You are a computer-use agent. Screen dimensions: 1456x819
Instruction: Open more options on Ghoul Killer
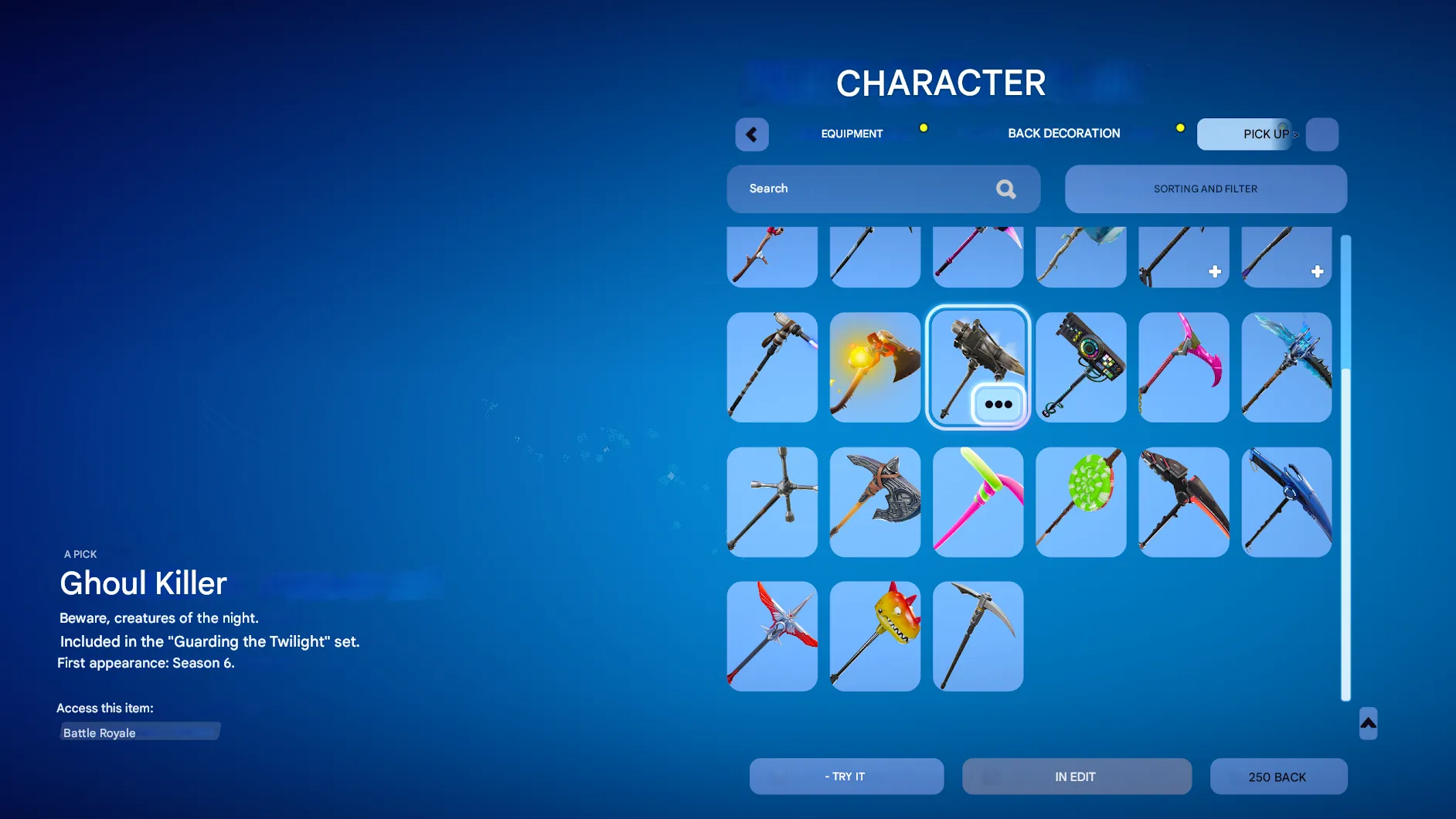[x=998, y=403]
